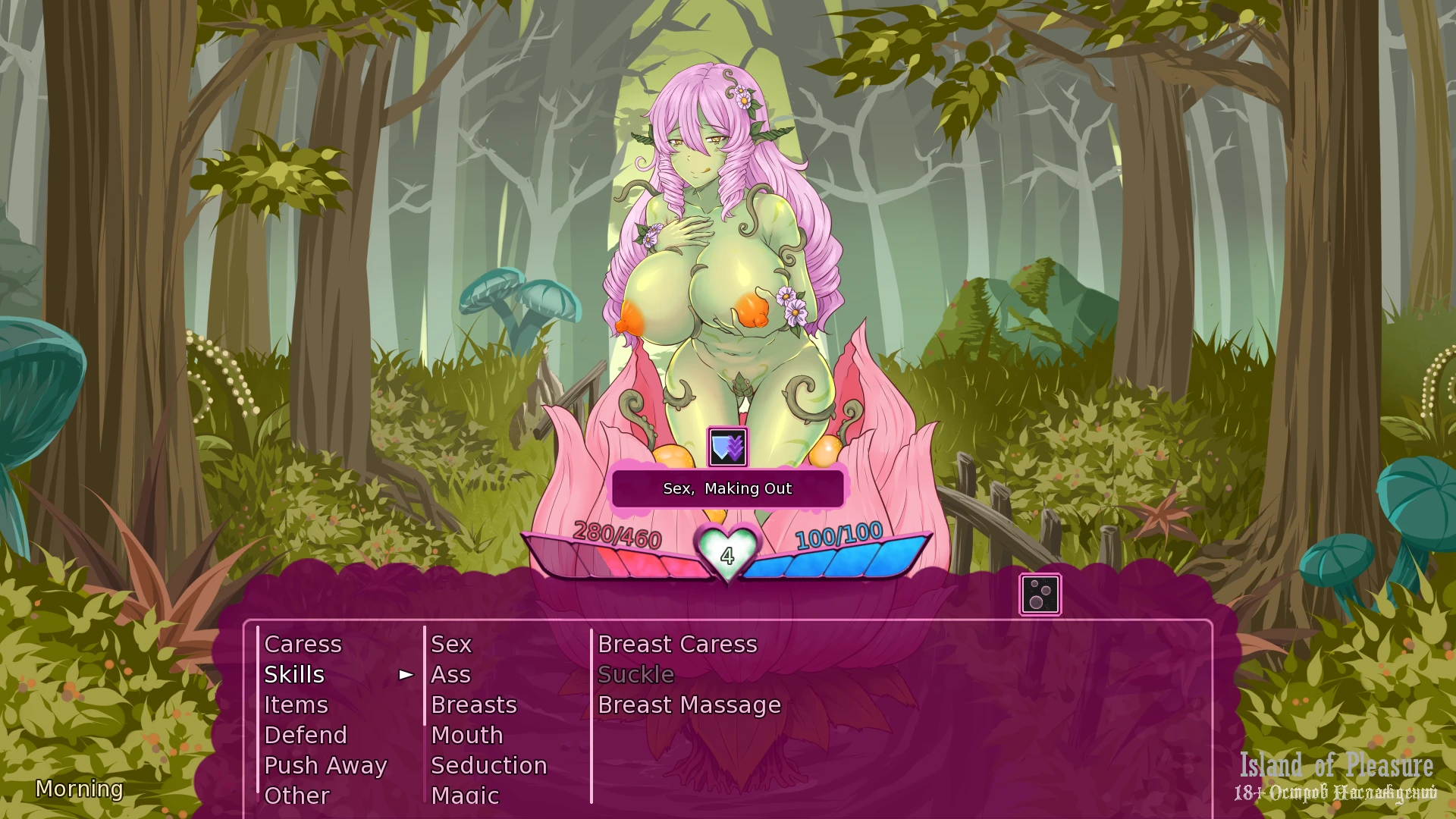The image size is (1456, 819).
Task: Open the Magic skill category
Action: pyautogui.click(x=465, y=795)
